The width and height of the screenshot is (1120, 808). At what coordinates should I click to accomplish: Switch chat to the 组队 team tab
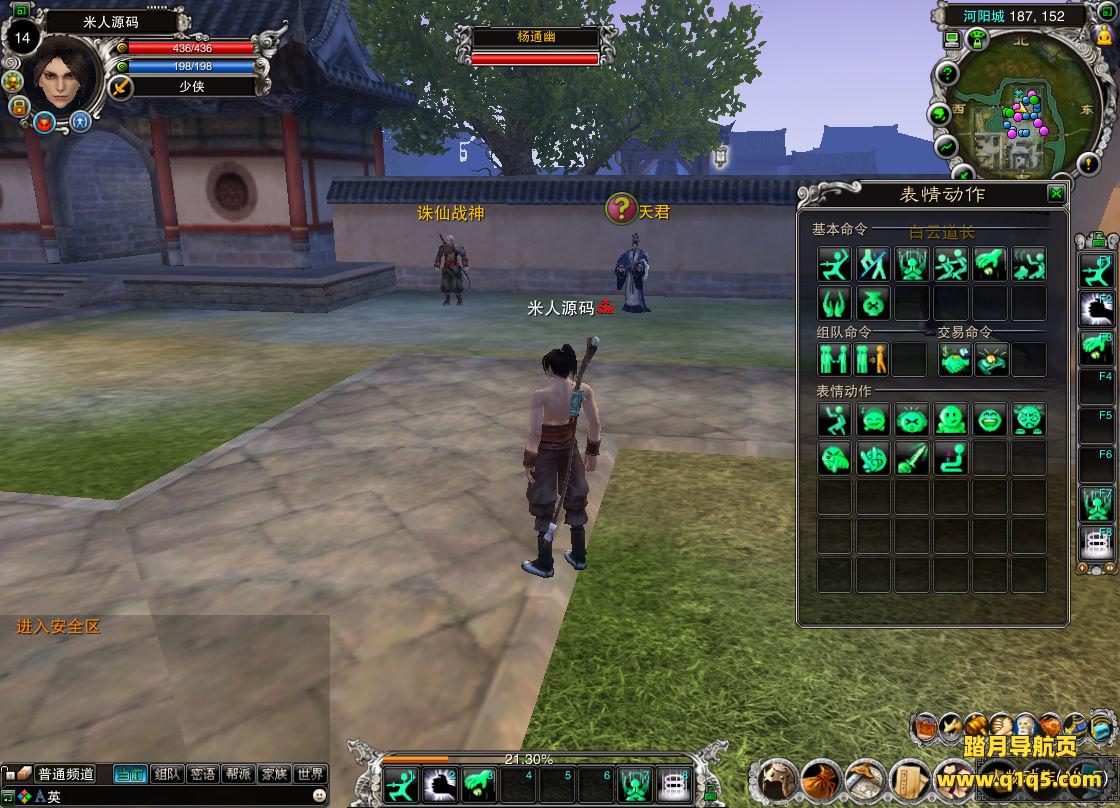click(167, 774)
